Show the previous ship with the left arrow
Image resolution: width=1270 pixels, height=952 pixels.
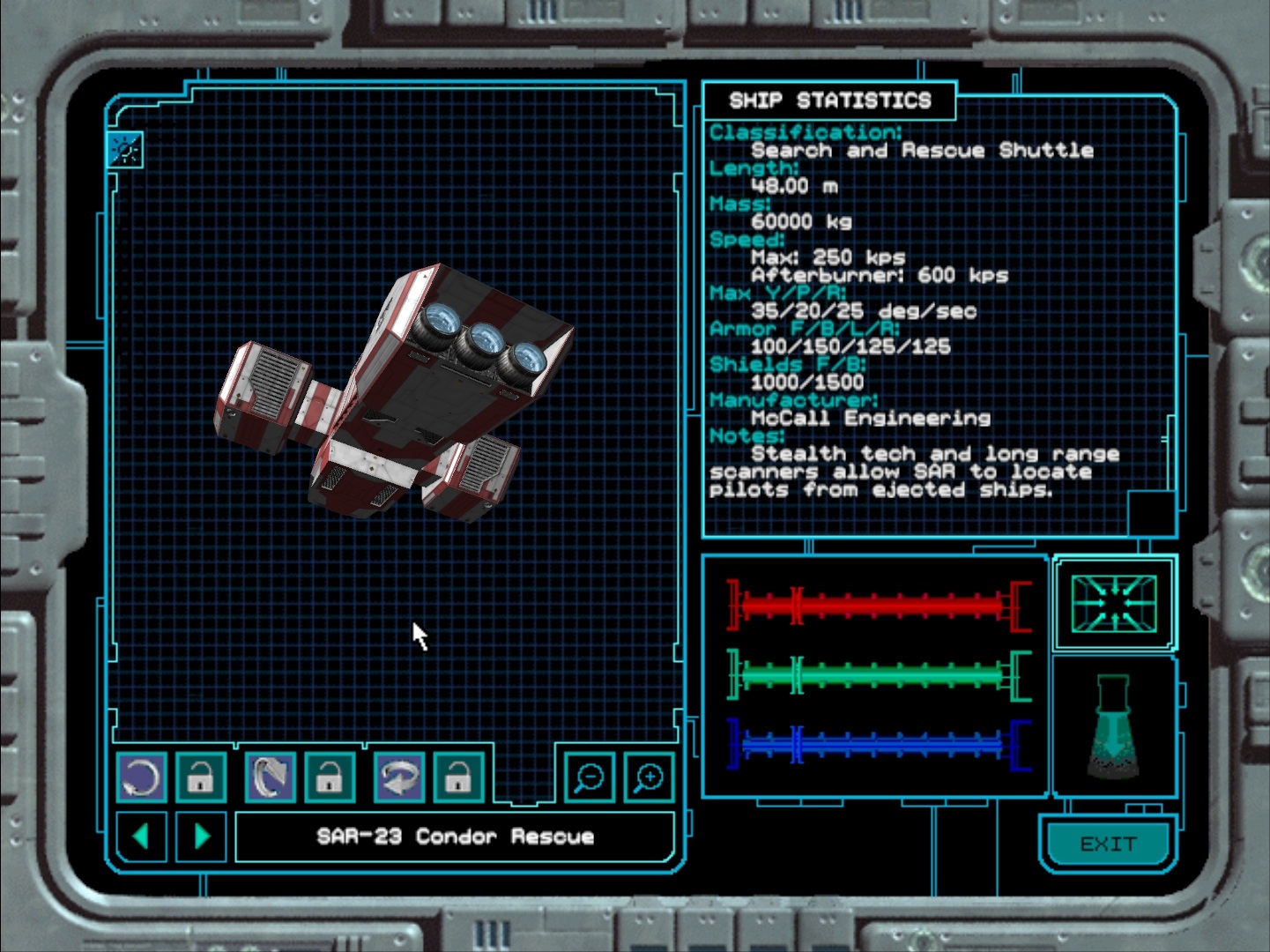[x=141, y=836]
